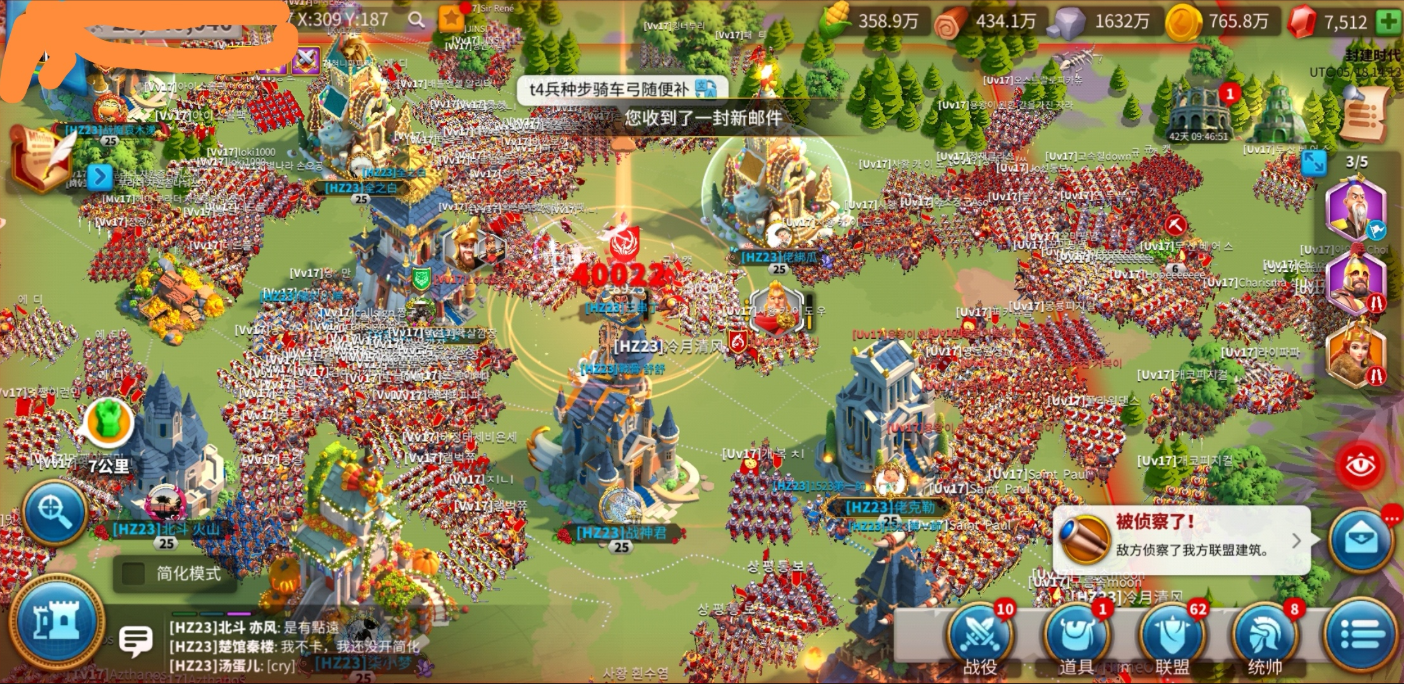
Task: Open the magnifier search button
Action: click(55, 513)
